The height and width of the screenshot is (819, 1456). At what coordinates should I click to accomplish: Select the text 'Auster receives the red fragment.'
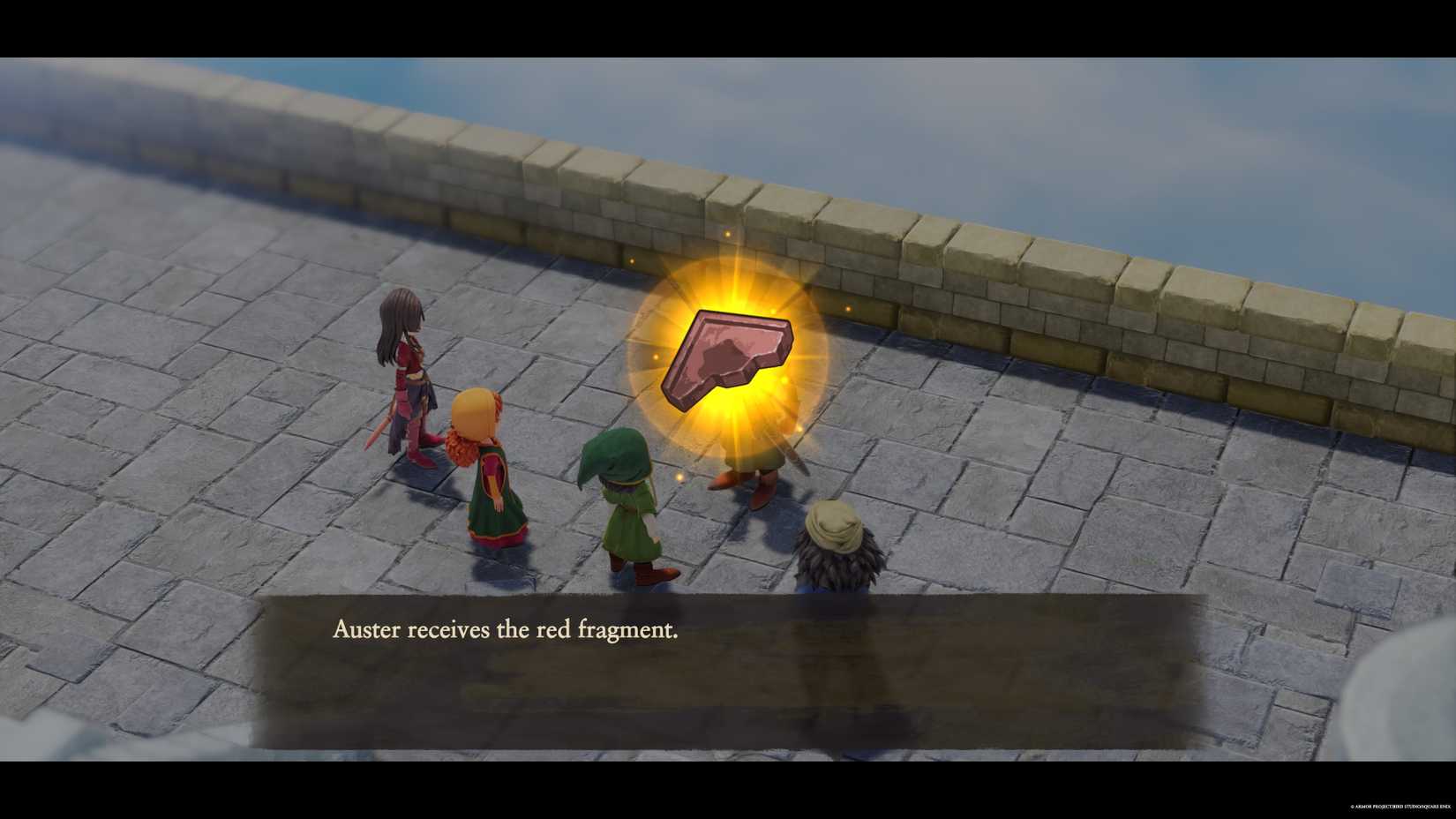coord(505,628)
